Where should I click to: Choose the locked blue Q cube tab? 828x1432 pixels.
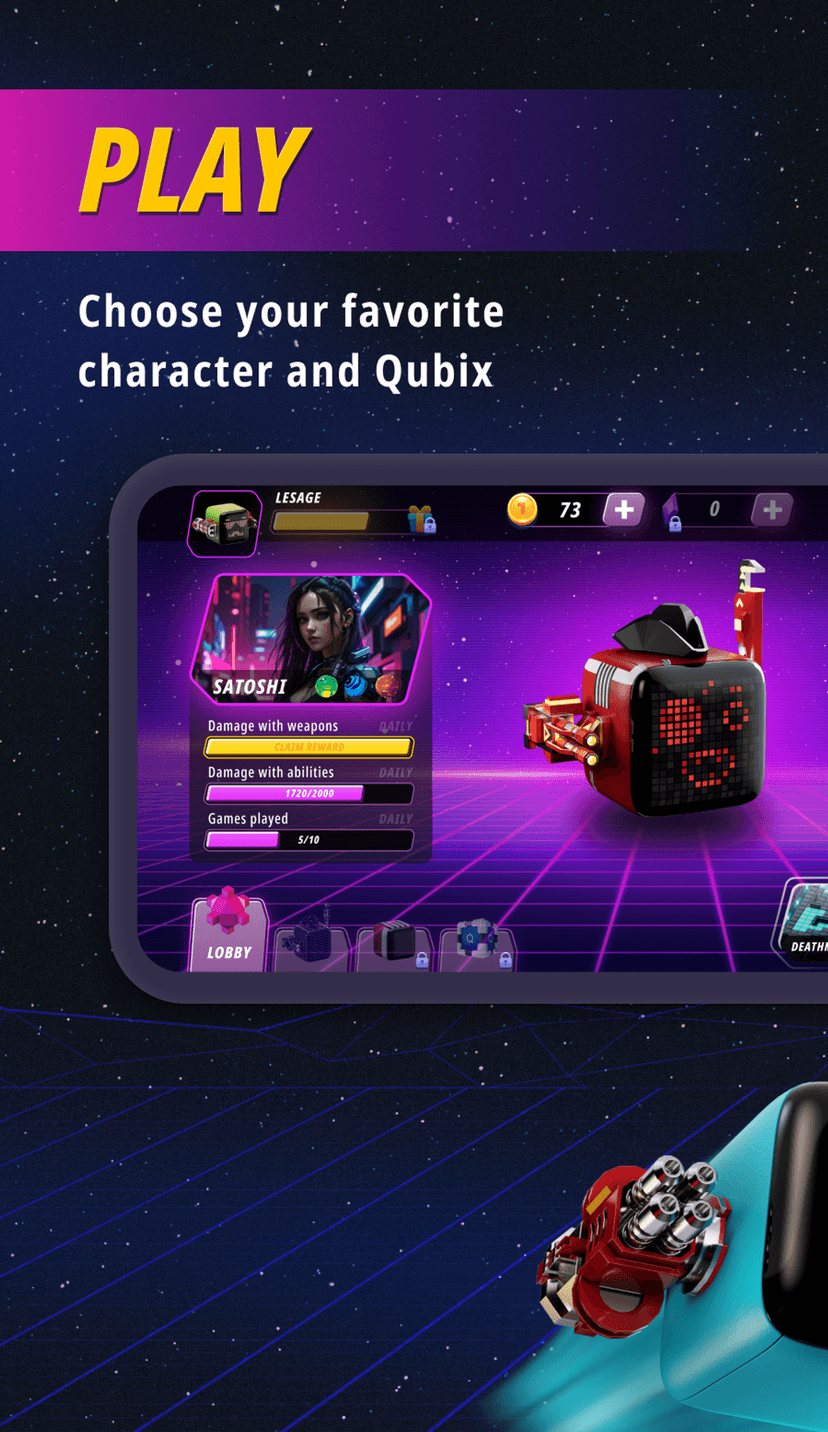(477, 946)
